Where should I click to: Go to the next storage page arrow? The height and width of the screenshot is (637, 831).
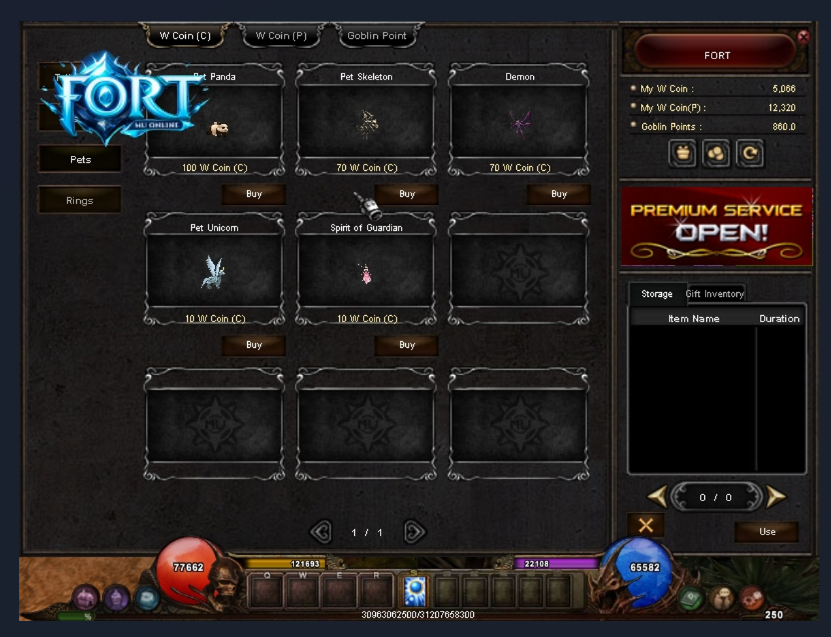tap(776, 496)
